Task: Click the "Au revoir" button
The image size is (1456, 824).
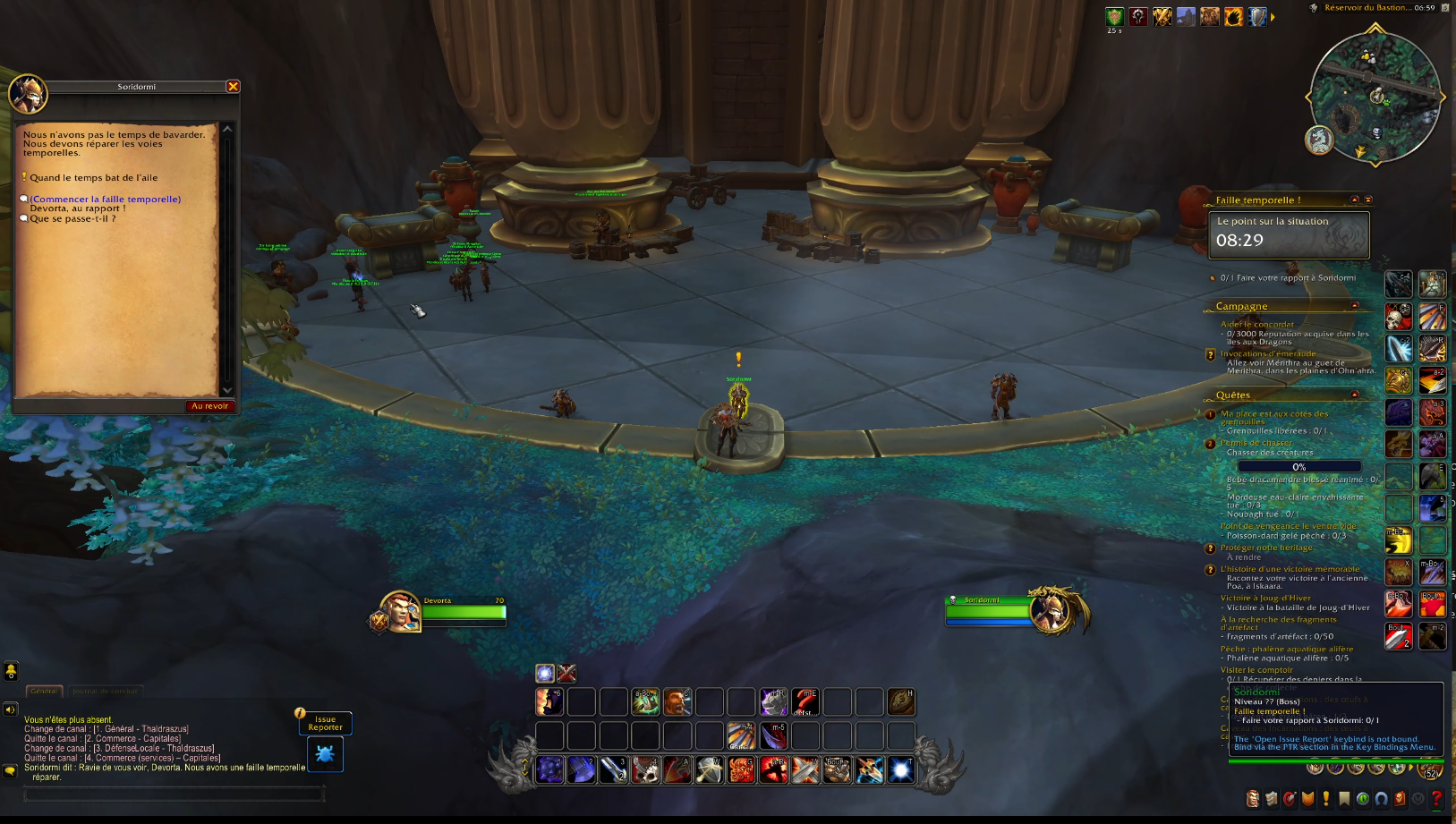Action: pos(209,406)
